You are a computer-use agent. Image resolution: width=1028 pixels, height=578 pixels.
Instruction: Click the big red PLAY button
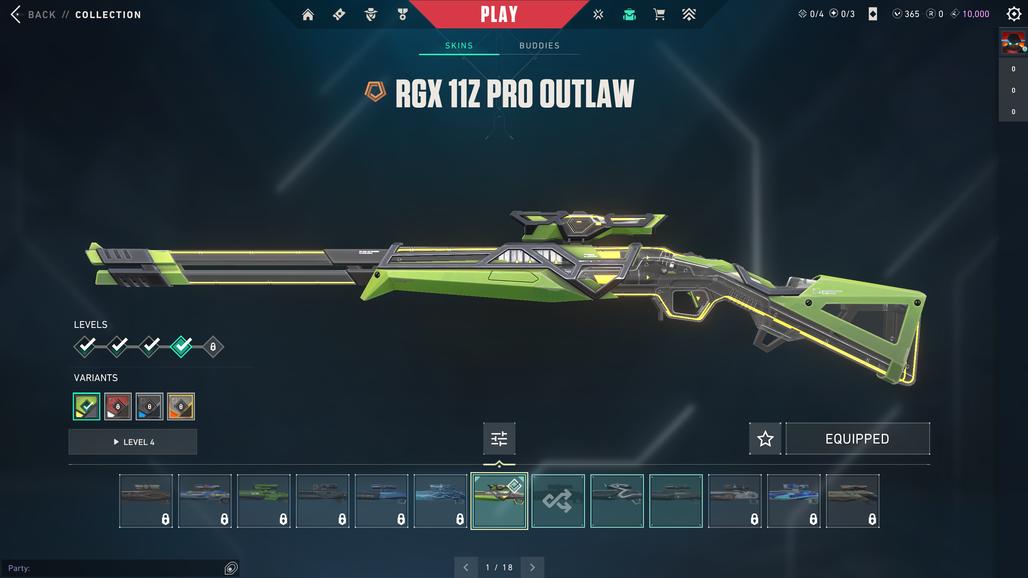click(498, 14)
